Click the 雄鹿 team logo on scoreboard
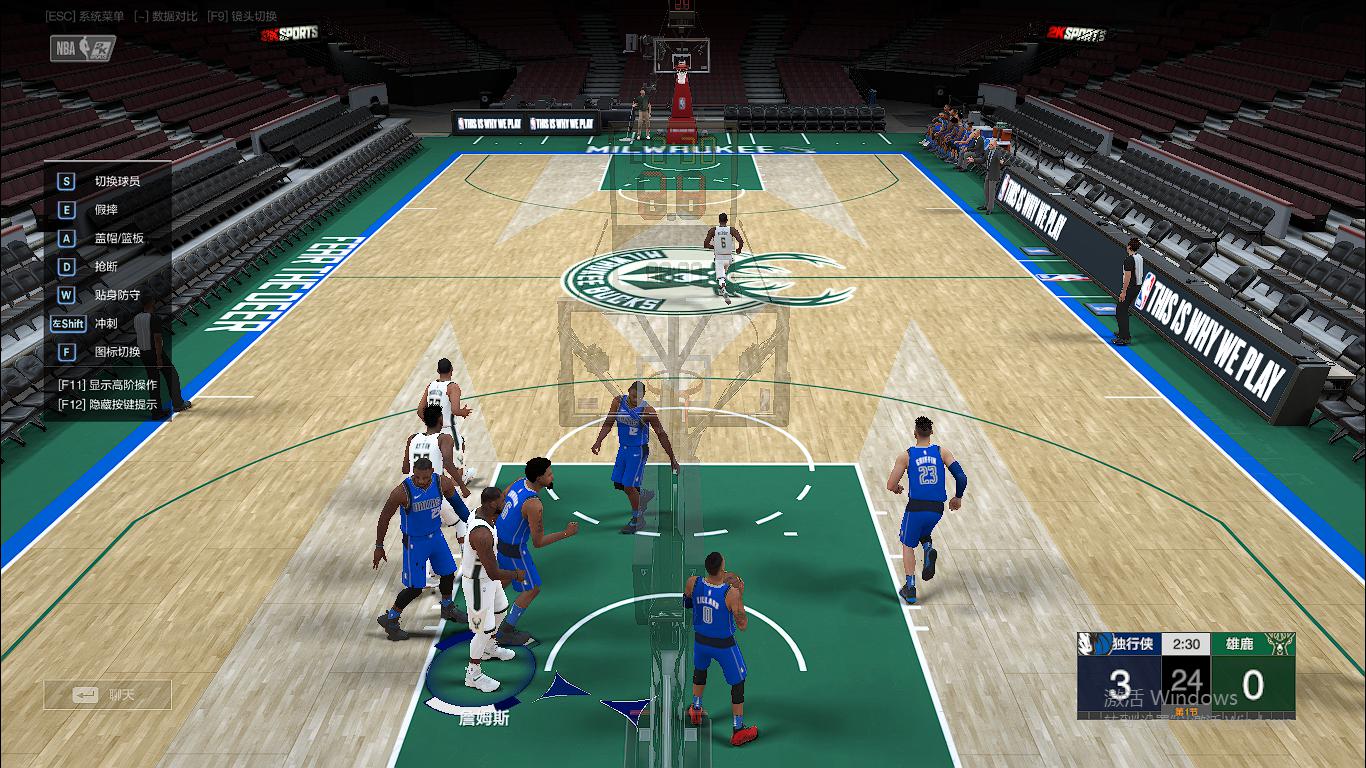1366x768 pixels. (x=1280, y=644)
